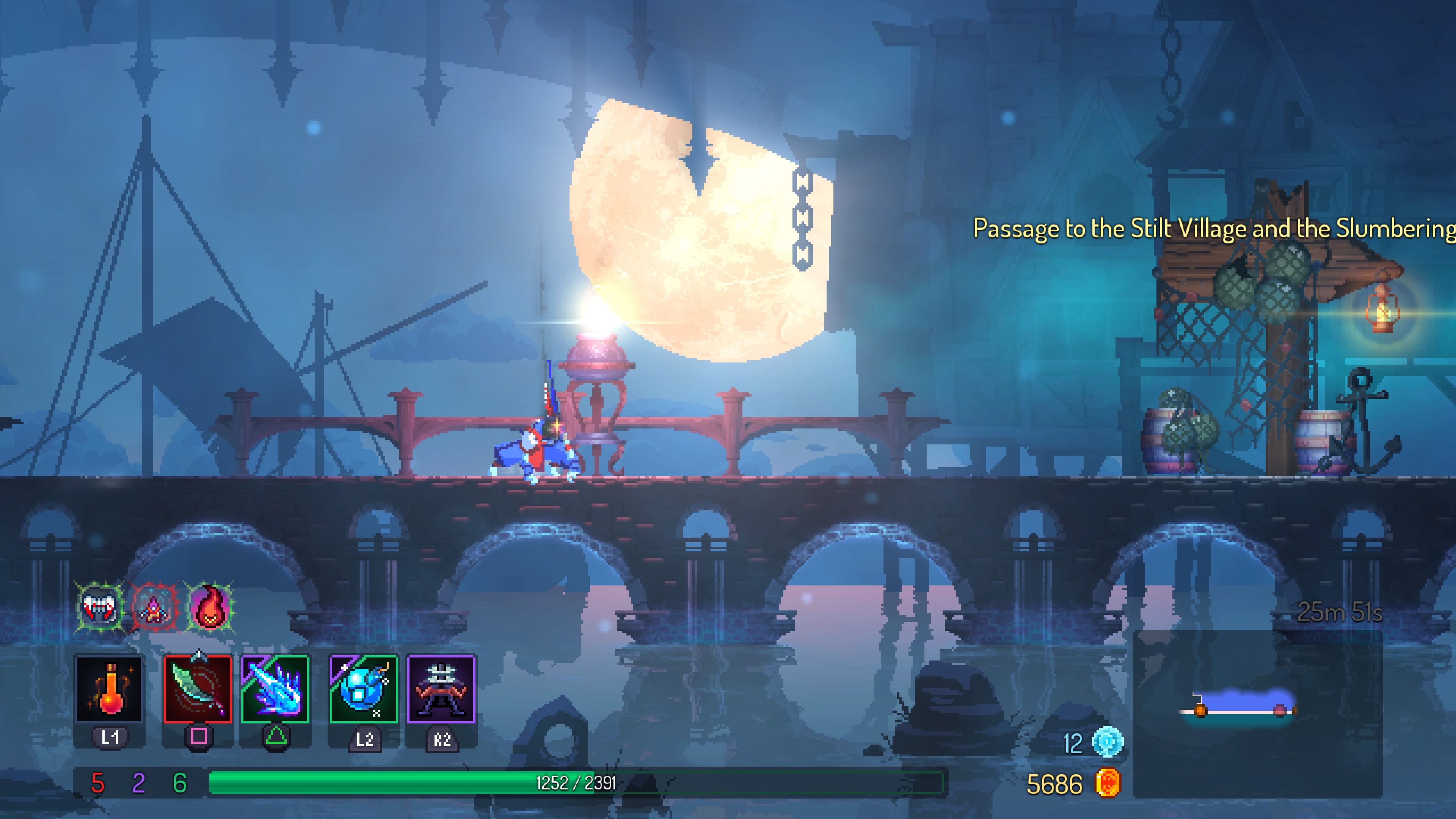Select the blue ice shards weapon slot
The width and height of the screenshot is (1456, 819).
click(x=275, y=689)
